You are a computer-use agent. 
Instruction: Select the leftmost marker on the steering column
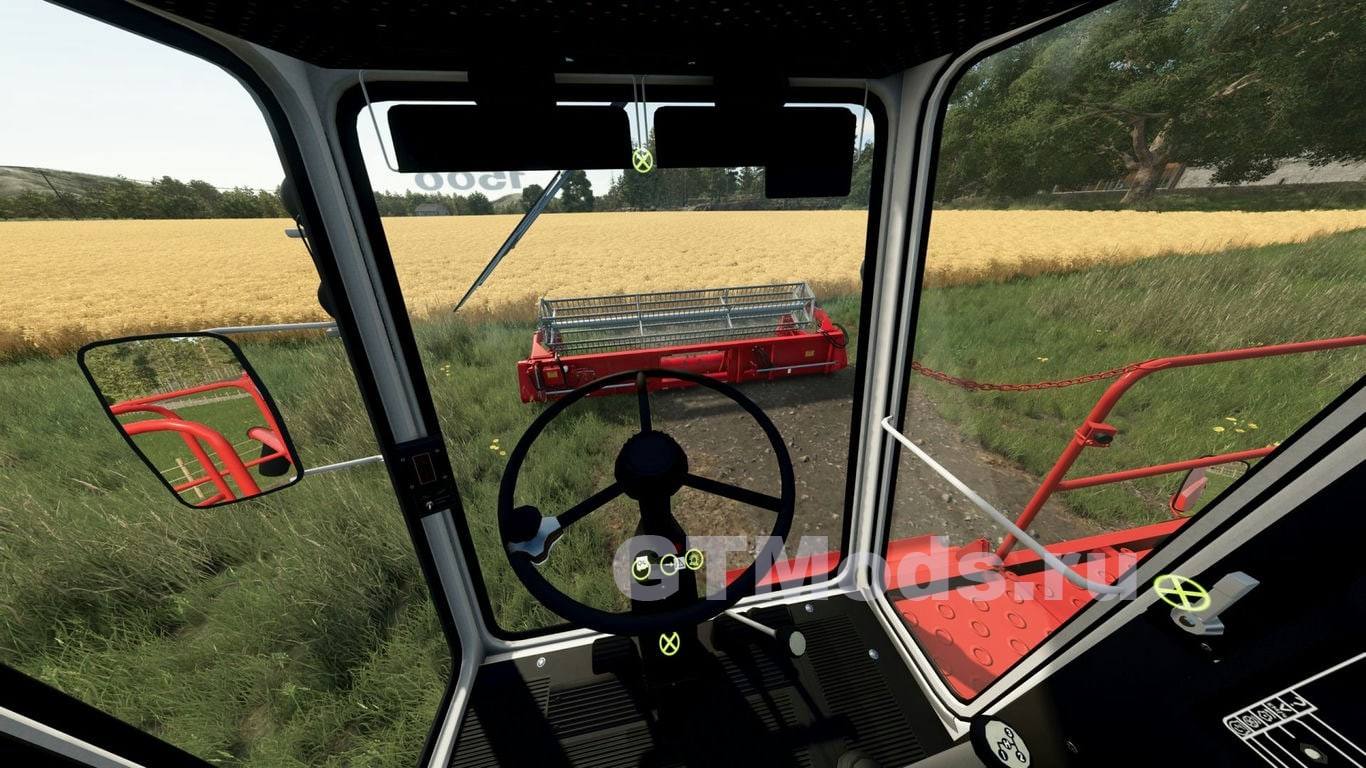[641, 568]
